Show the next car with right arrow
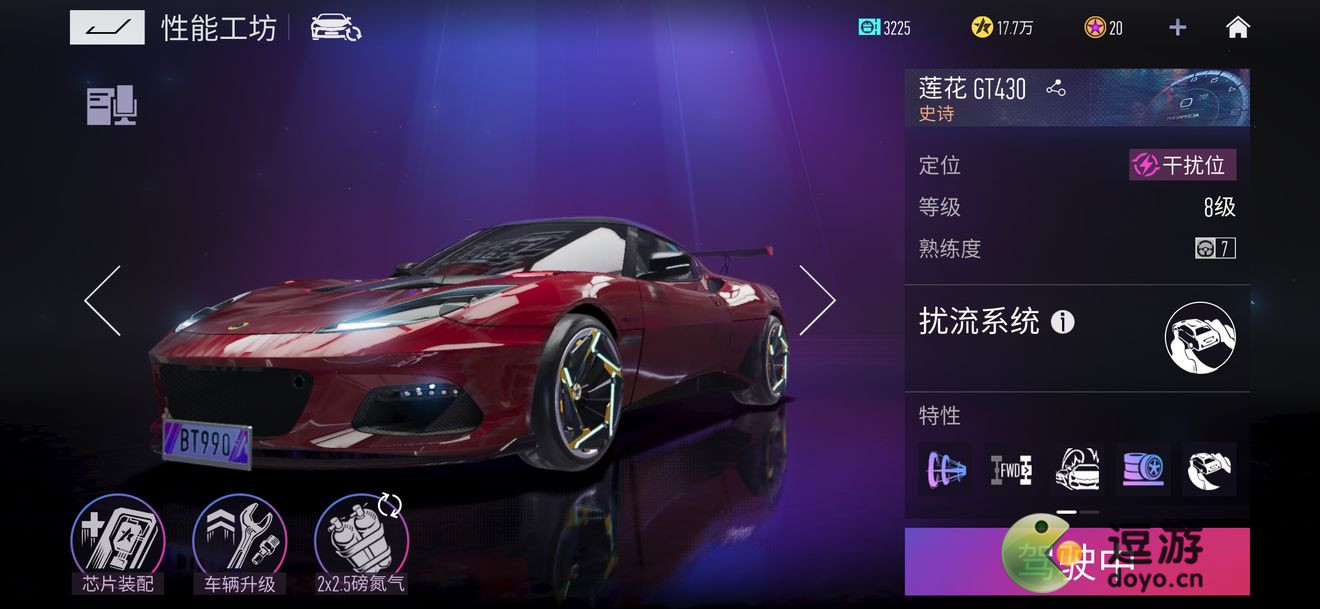The height and width of the screenshot is (609, 1320). click(816, 300)
